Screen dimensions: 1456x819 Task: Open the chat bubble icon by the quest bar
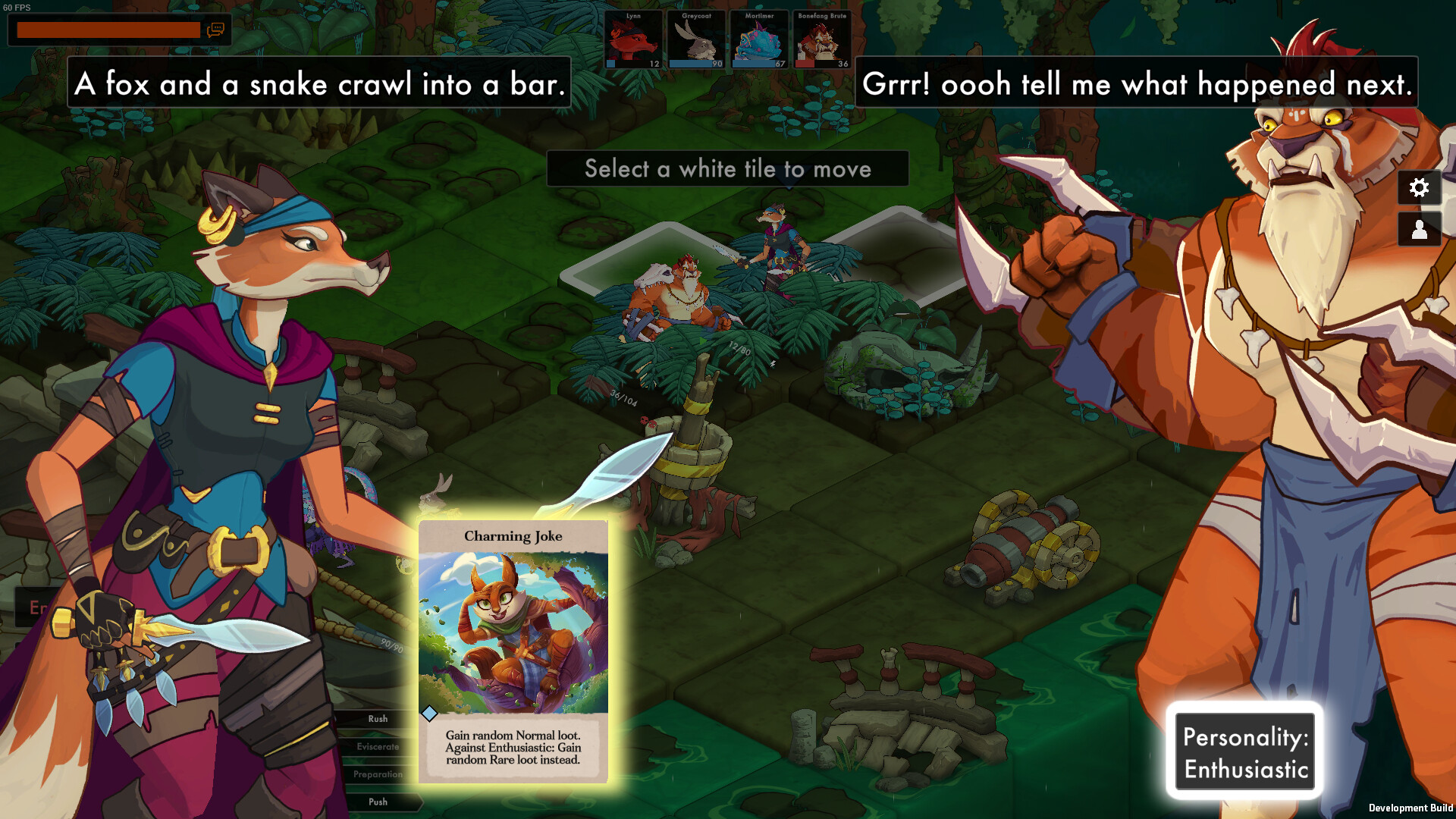[217, 31]
